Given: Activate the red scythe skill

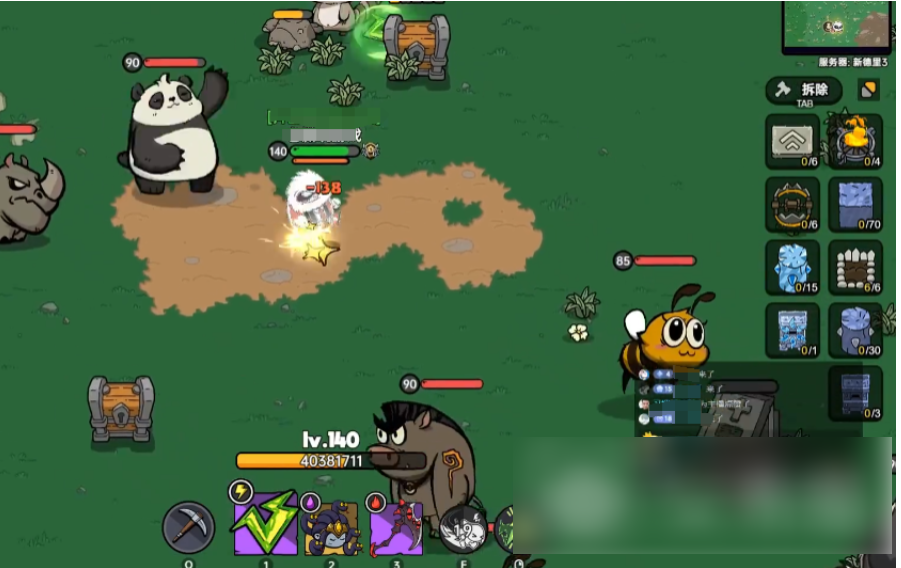Looking at the screenshot, I should [396, 527].
